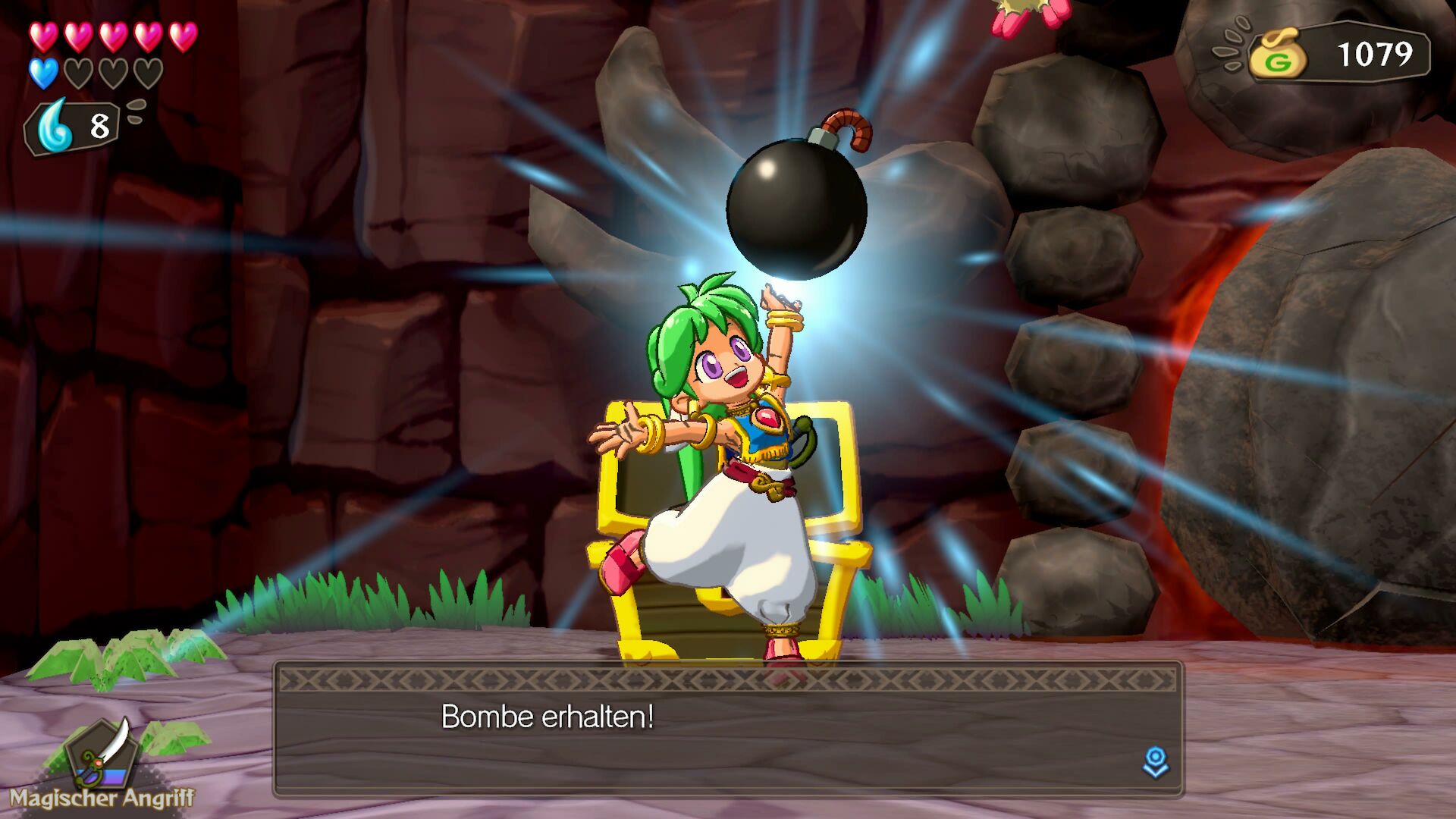
Task: Advance the dialogue with the blue arrow indicator
Action: pos(1155,762)
